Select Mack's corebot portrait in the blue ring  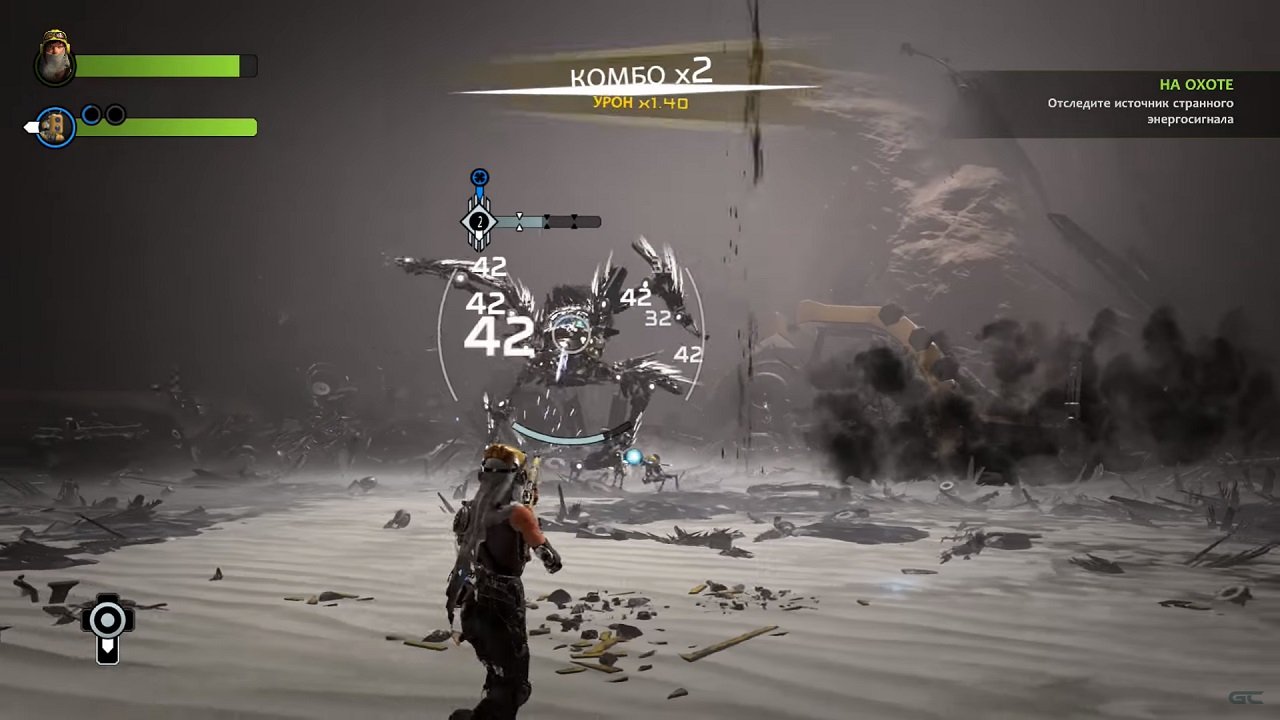tap(55, 128)
